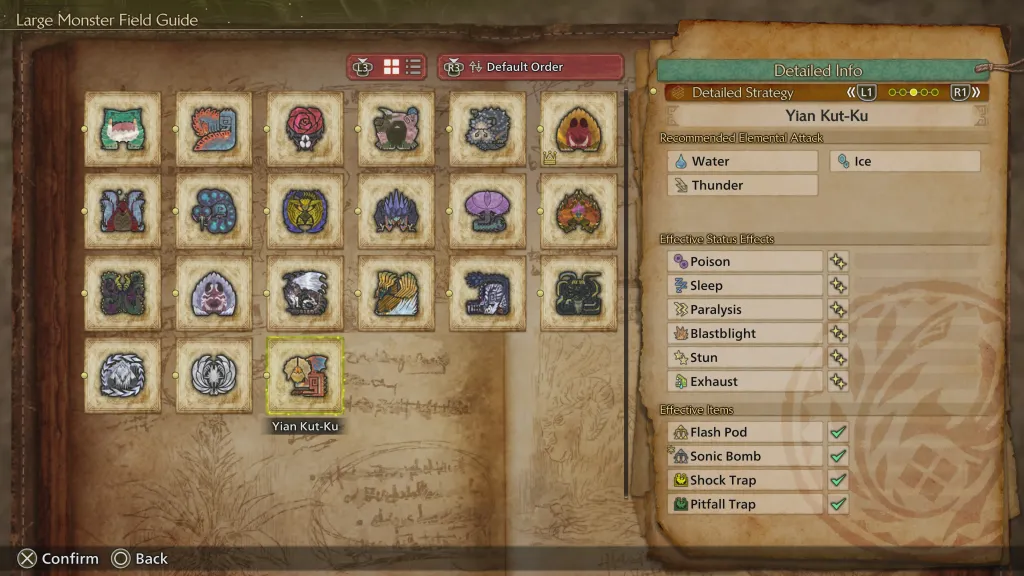Switch to grid view layout

391,67
